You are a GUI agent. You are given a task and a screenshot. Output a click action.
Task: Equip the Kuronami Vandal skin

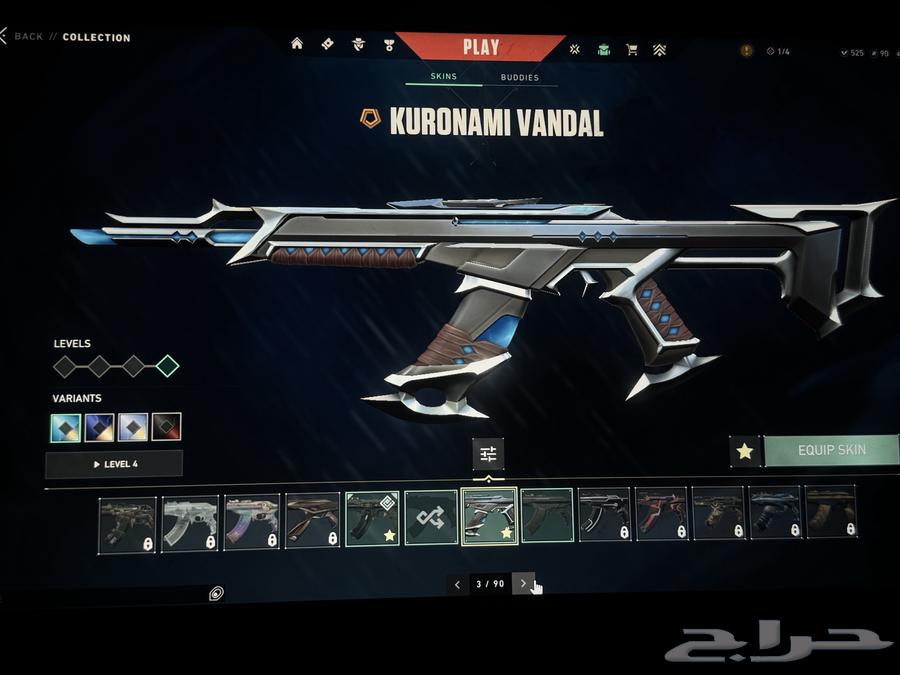(x=831, y=451)
